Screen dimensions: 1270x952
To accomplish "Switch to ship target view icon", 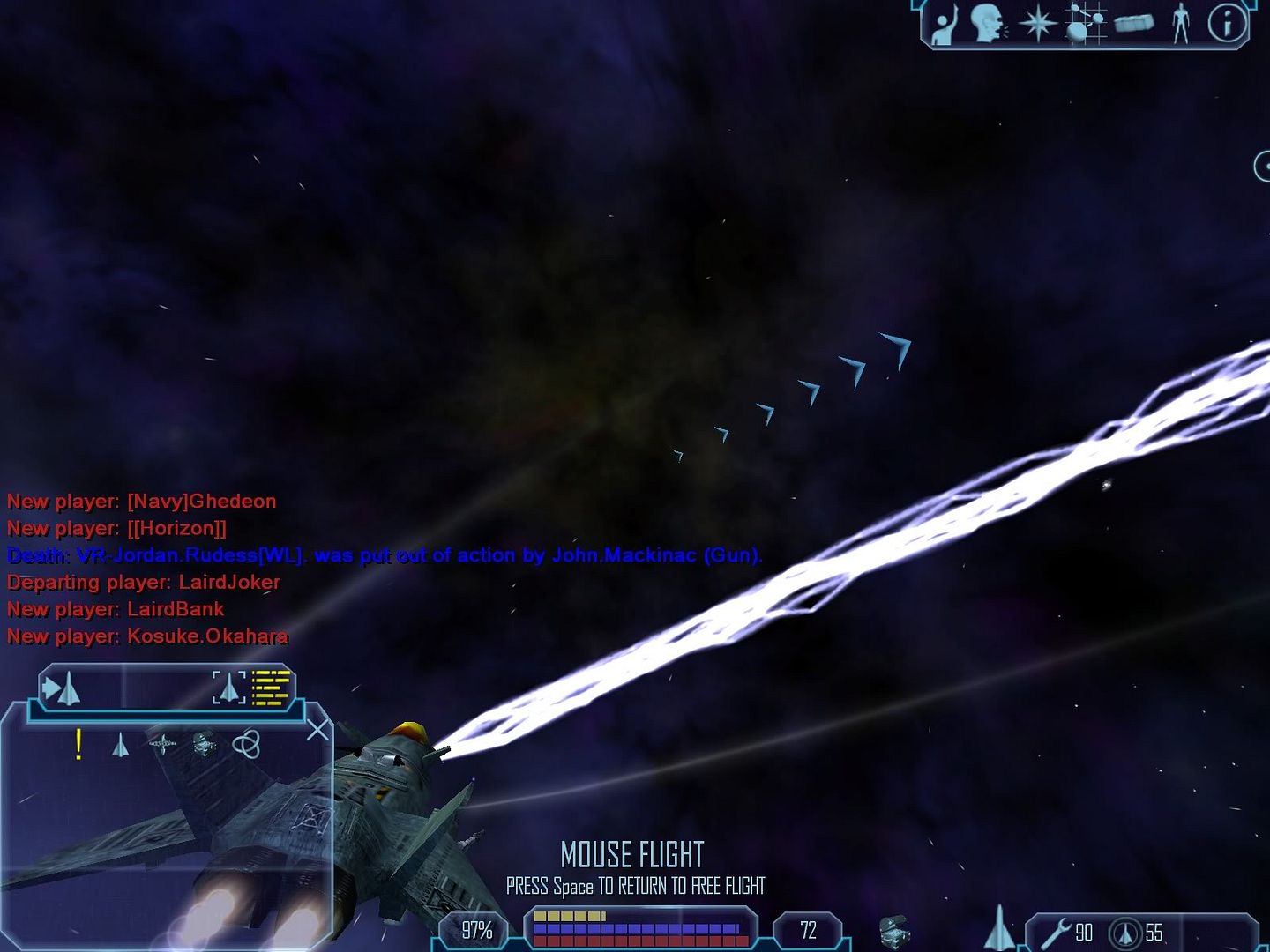I will point(62,688).
